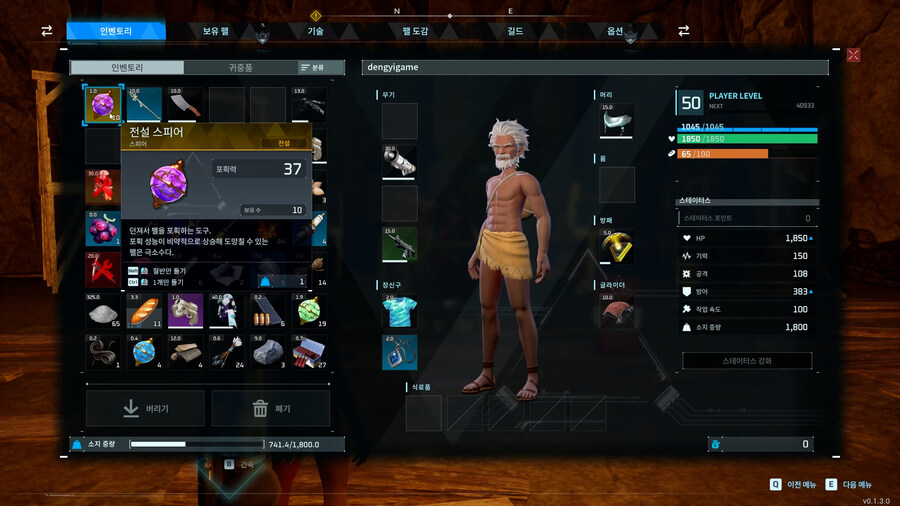The width and height of the screenshot is (900, 506).
Task: Select the equipped assault rifle weapon slot
Action: [399, 246]
